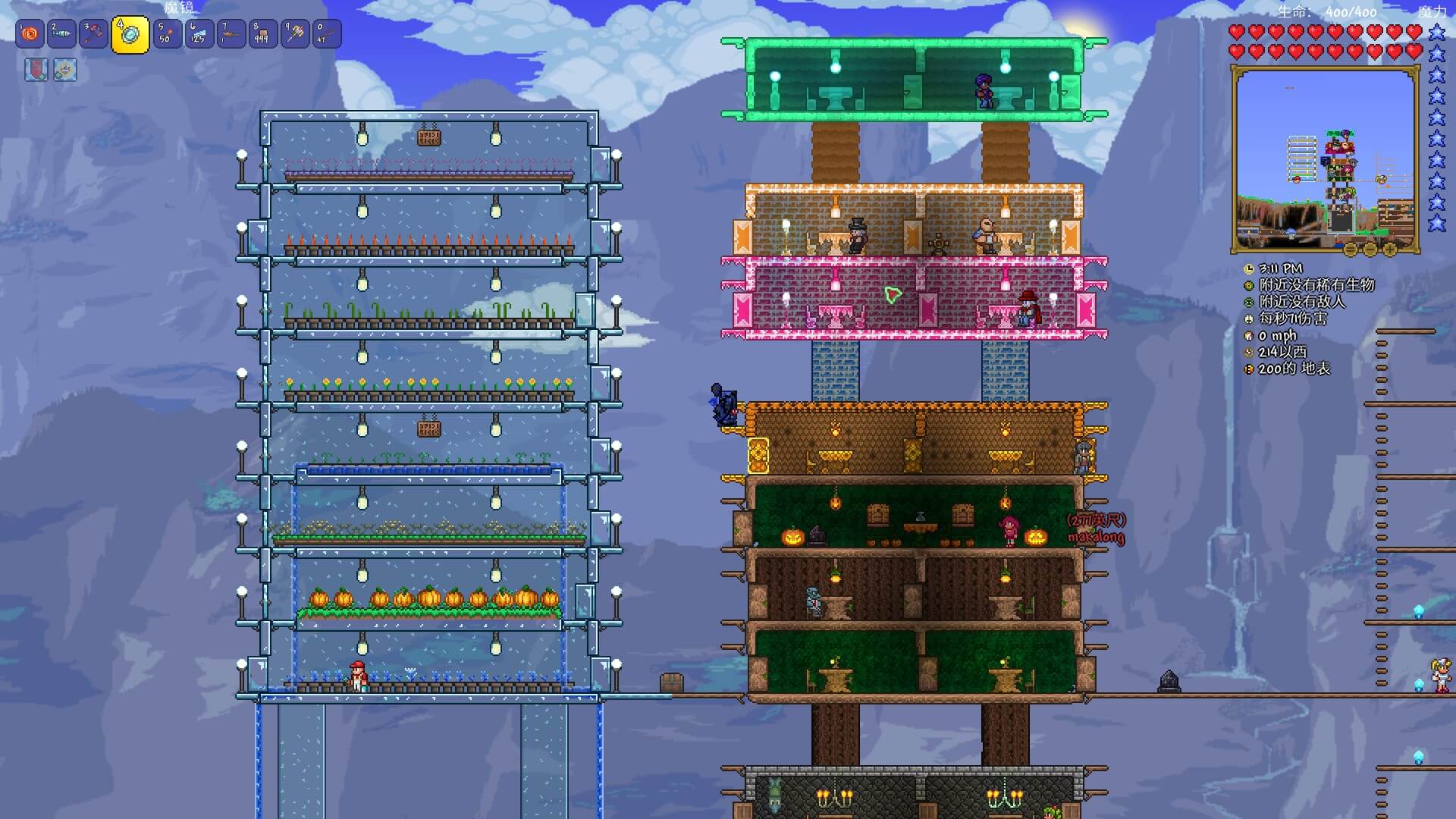Select hotbar slot 0 with 47 items
The image size is (1456, 819).
(x=327, y=34)
